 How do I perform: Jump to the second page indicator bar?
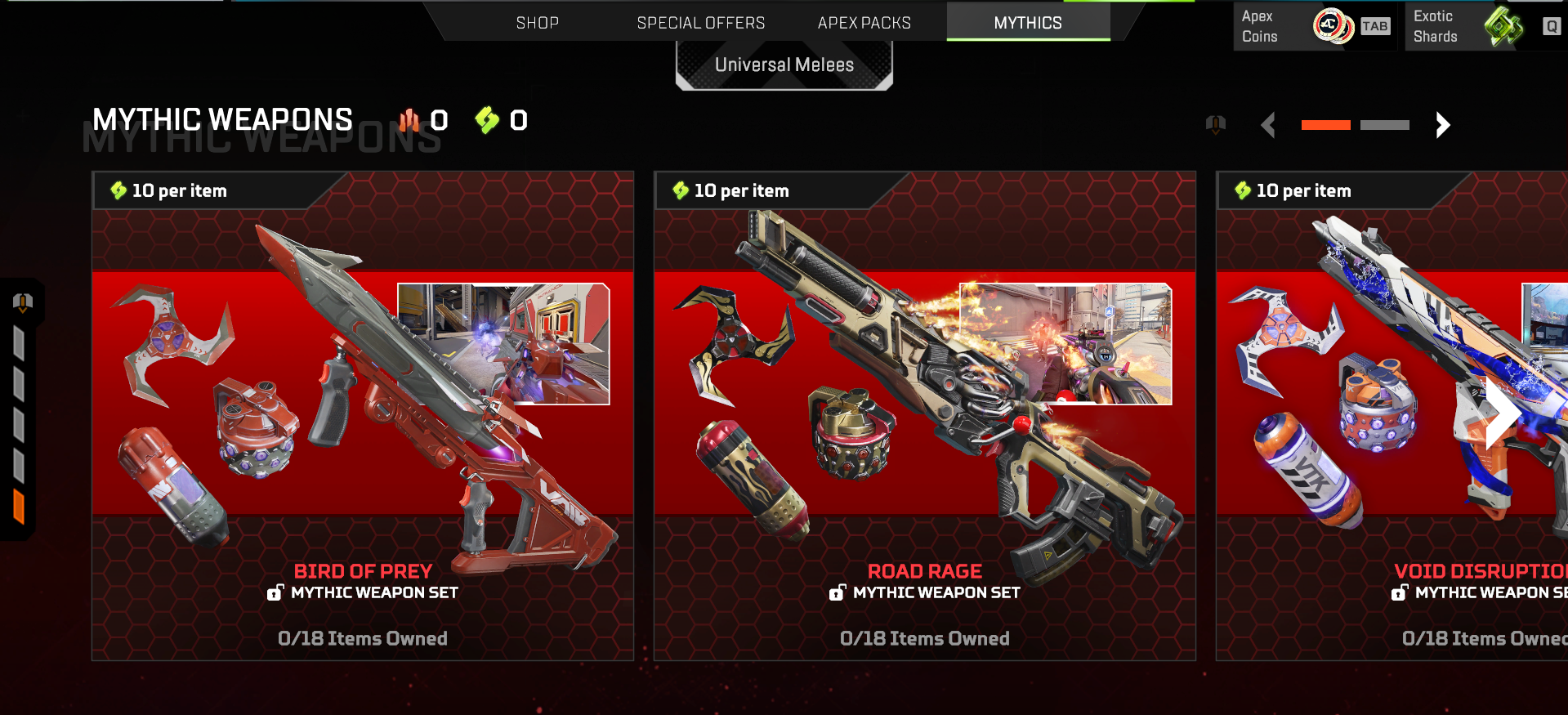pyautogui.click(x=1384, y=125)
